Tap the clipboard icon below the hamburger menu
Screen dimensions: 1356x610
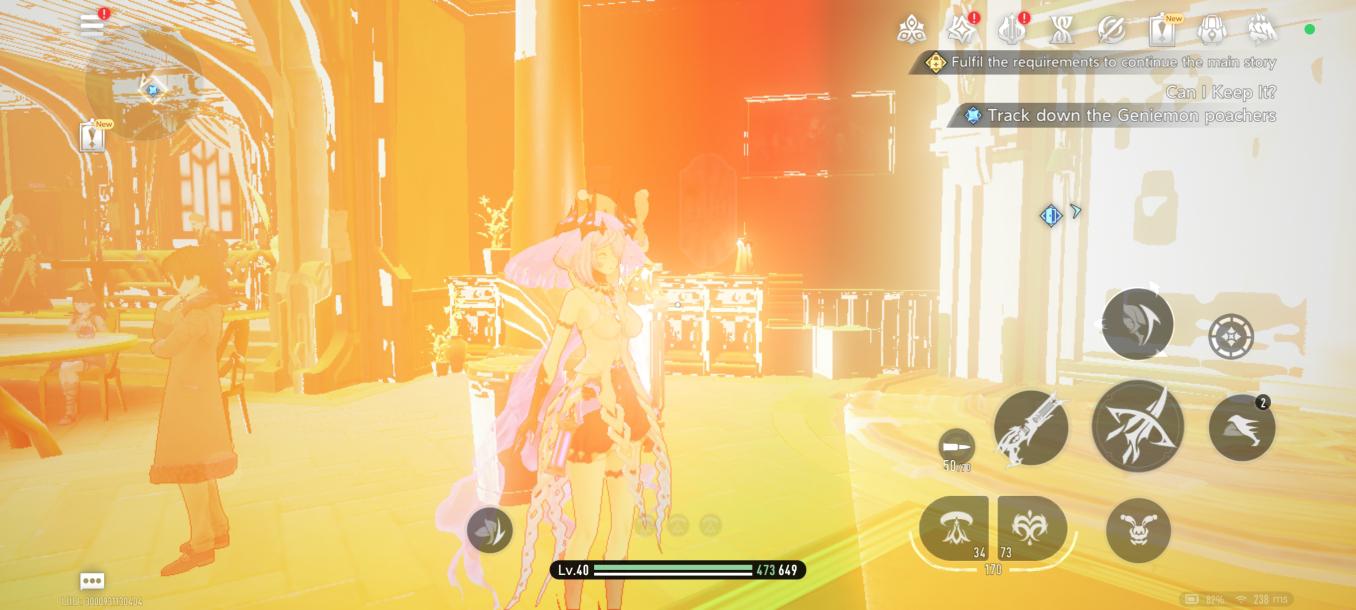point(93,137)
